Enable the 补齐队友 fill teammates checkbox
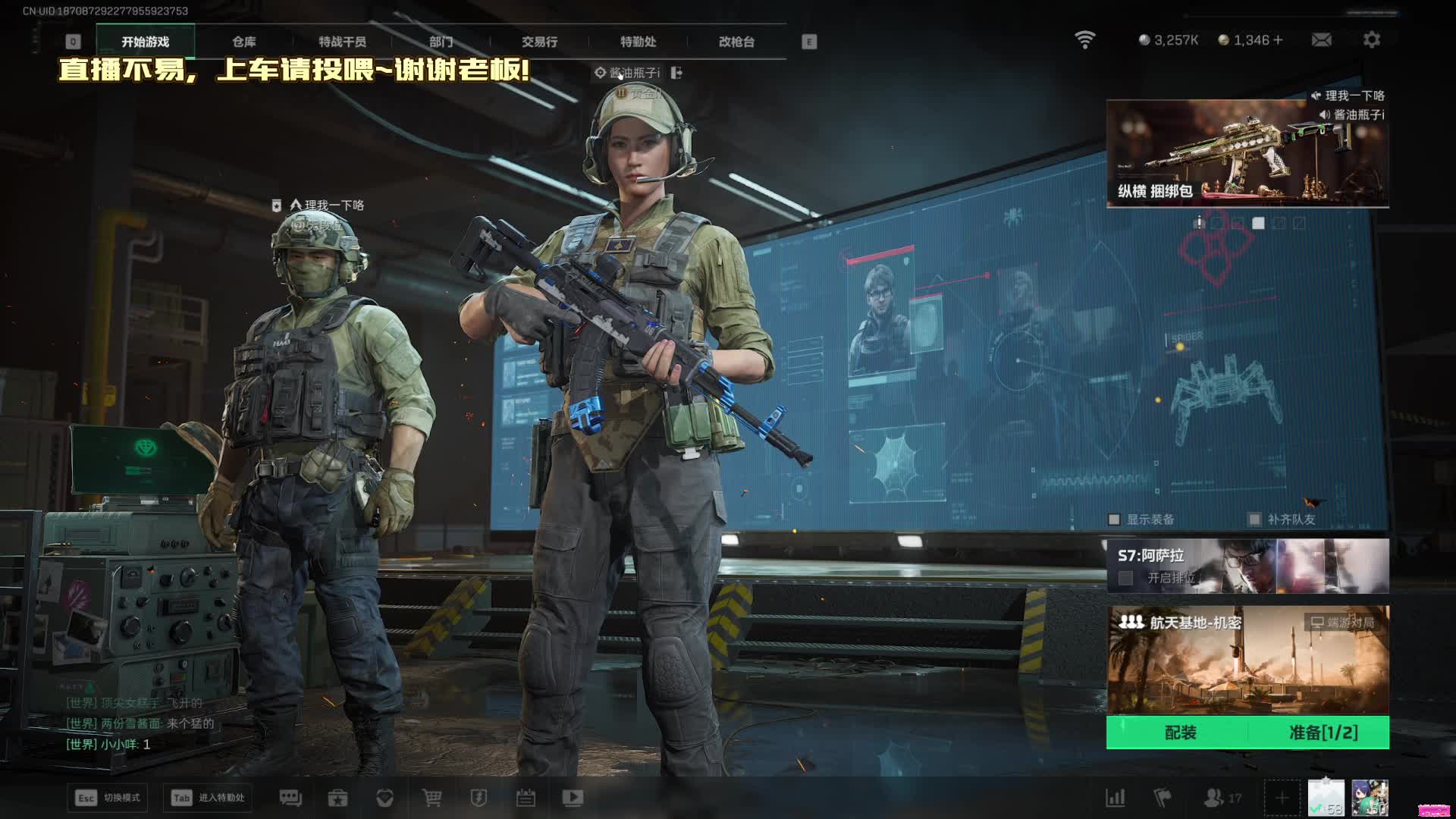Screen dimensions: 1456x819 tap(1255, 519)
